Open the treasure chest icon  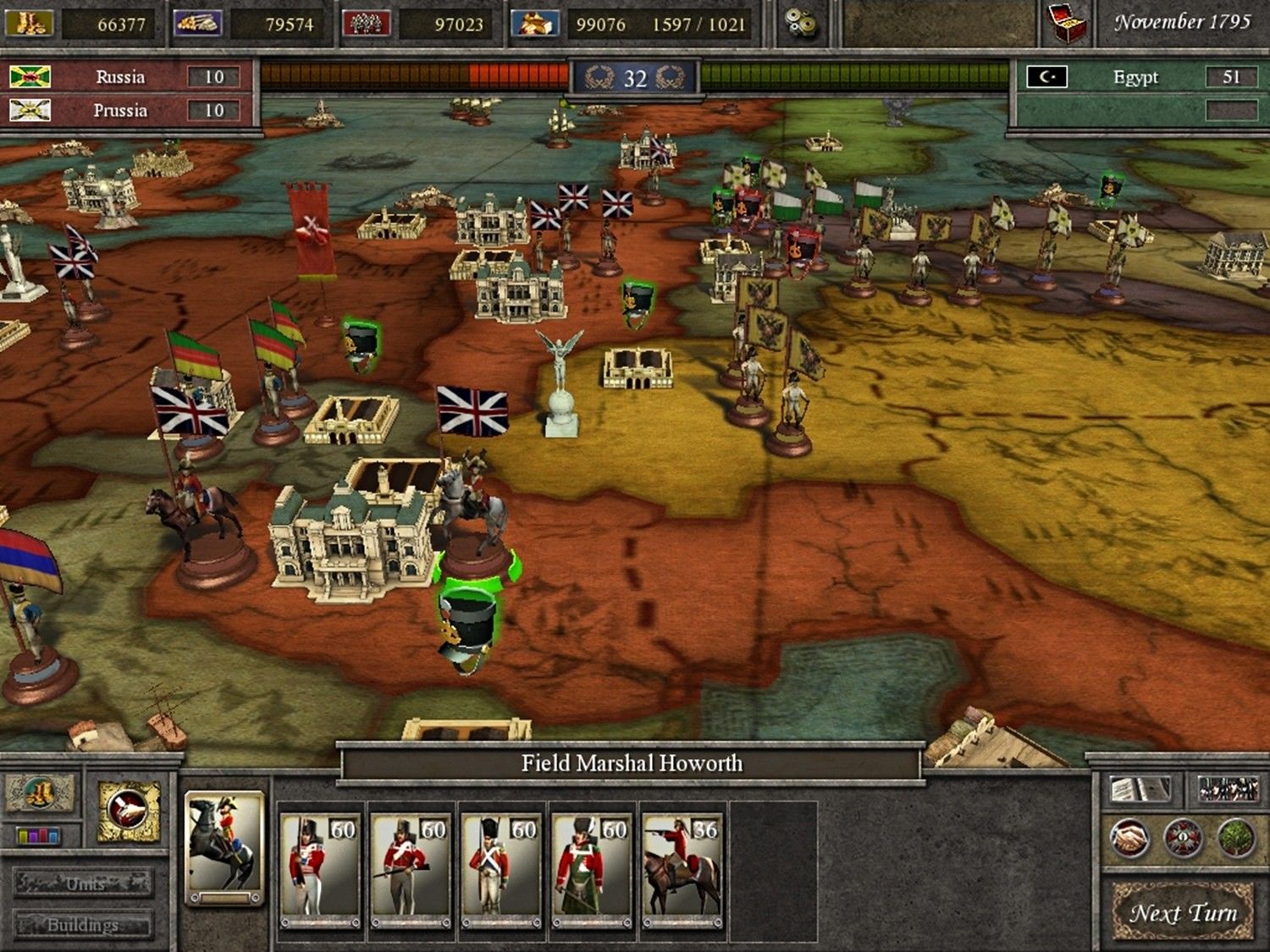pyautogui.click(x=1068, y=24)
